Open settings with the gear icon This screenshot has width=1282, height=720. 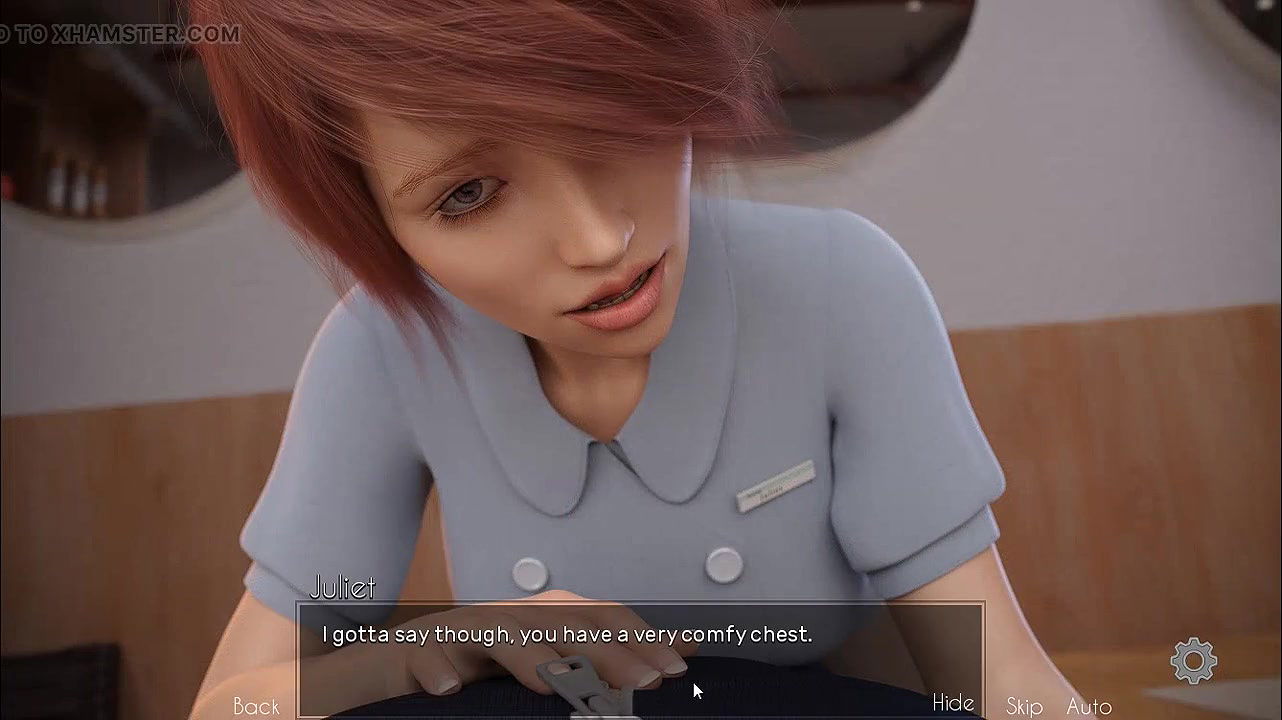pyautogui.click(x=1194, y=661)
